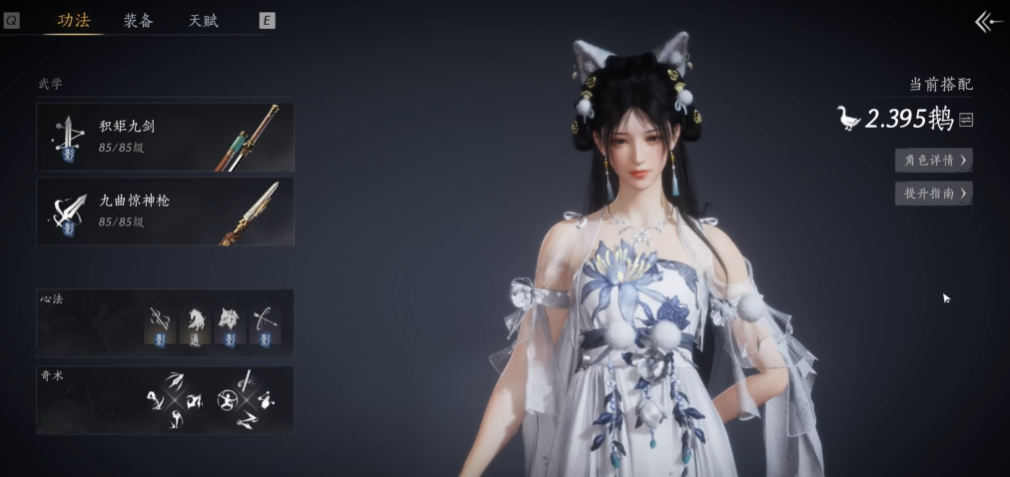Switch to the 天赋 talents tab
This screenshot has height=477, width=1010.
click(x=203, y=21)
